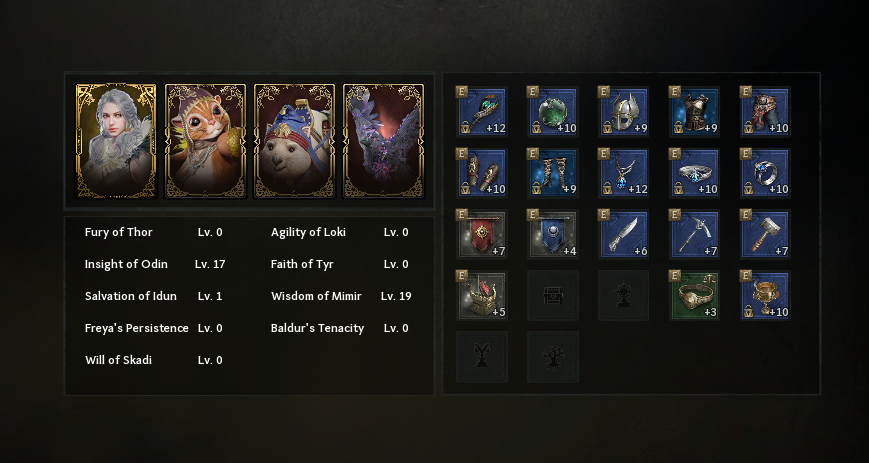The image size is (869, 463).
Task: Show the Insight of Odin skill row
Action: [155, 264]
